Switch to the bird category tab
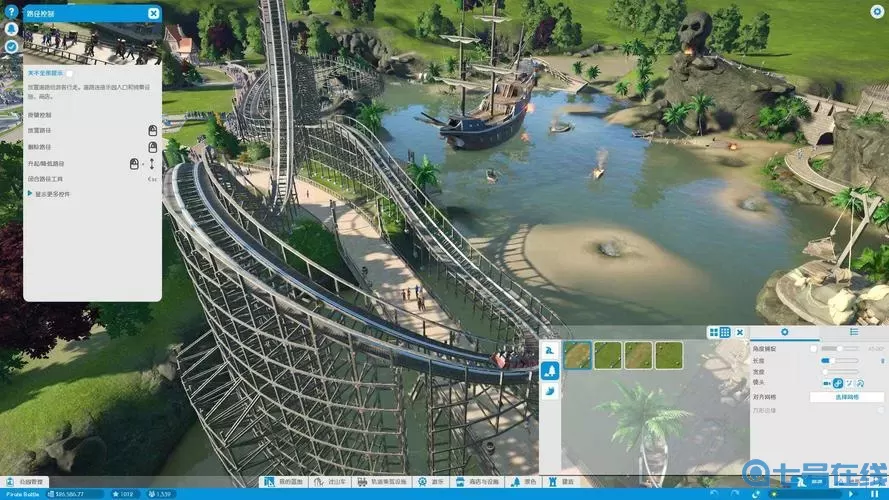The height and width of the screenshot is (500, 889). pos(549,392)
